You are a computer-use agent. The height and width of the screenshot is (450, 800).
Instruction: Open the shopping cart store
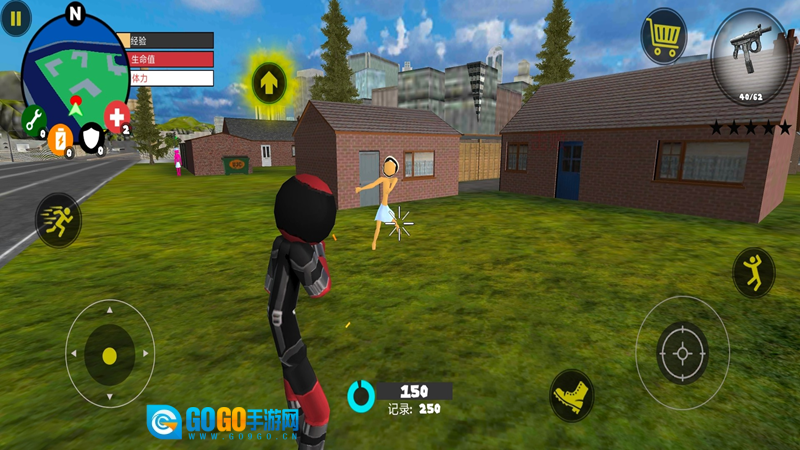[x=663, y=38]
